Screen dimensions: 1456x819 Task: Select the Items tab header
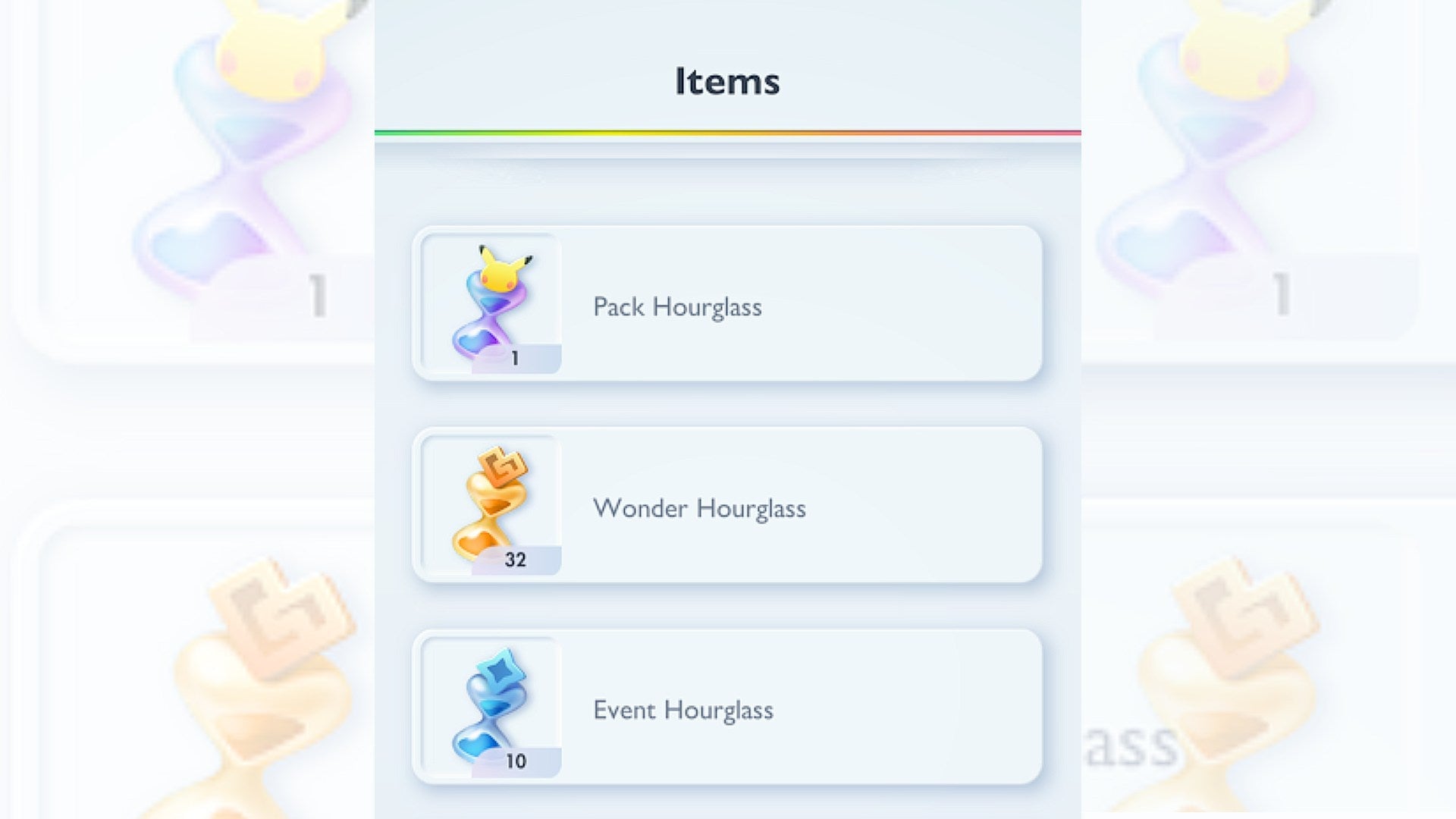(726, 79)
